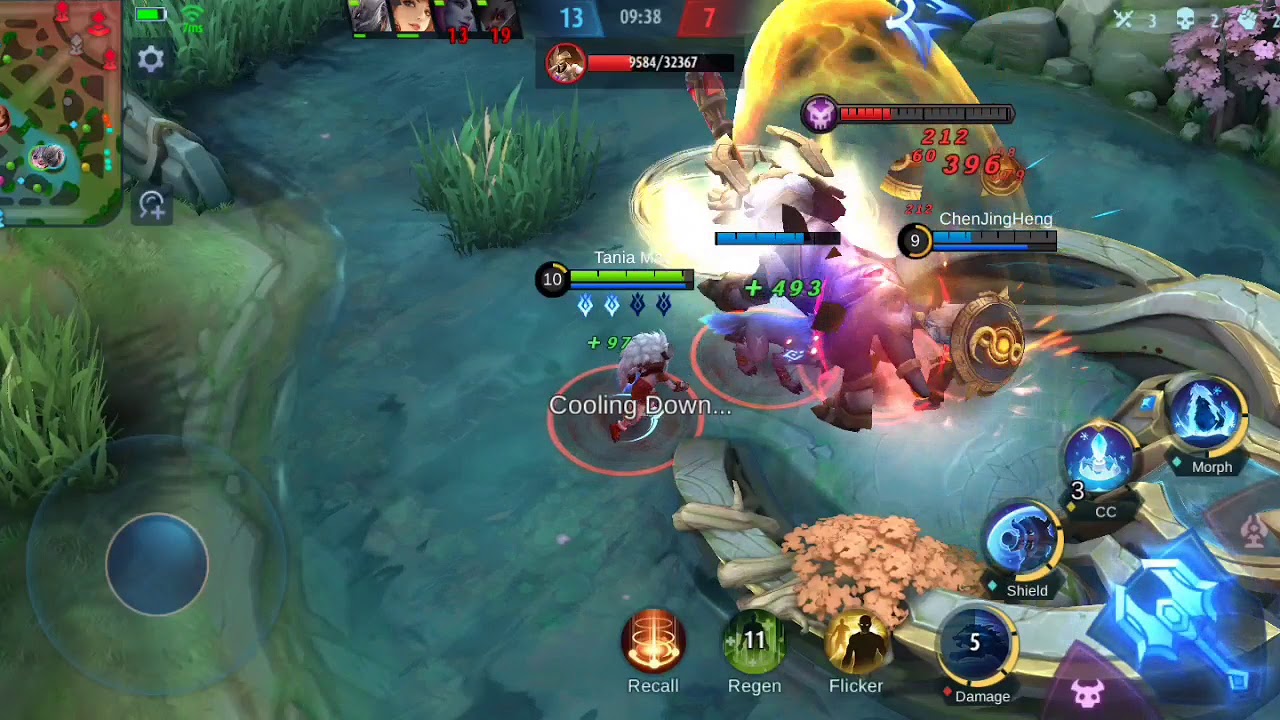Activate the Shield skill
Viewport: 1280px width, 720px height.
(1022, 541)
